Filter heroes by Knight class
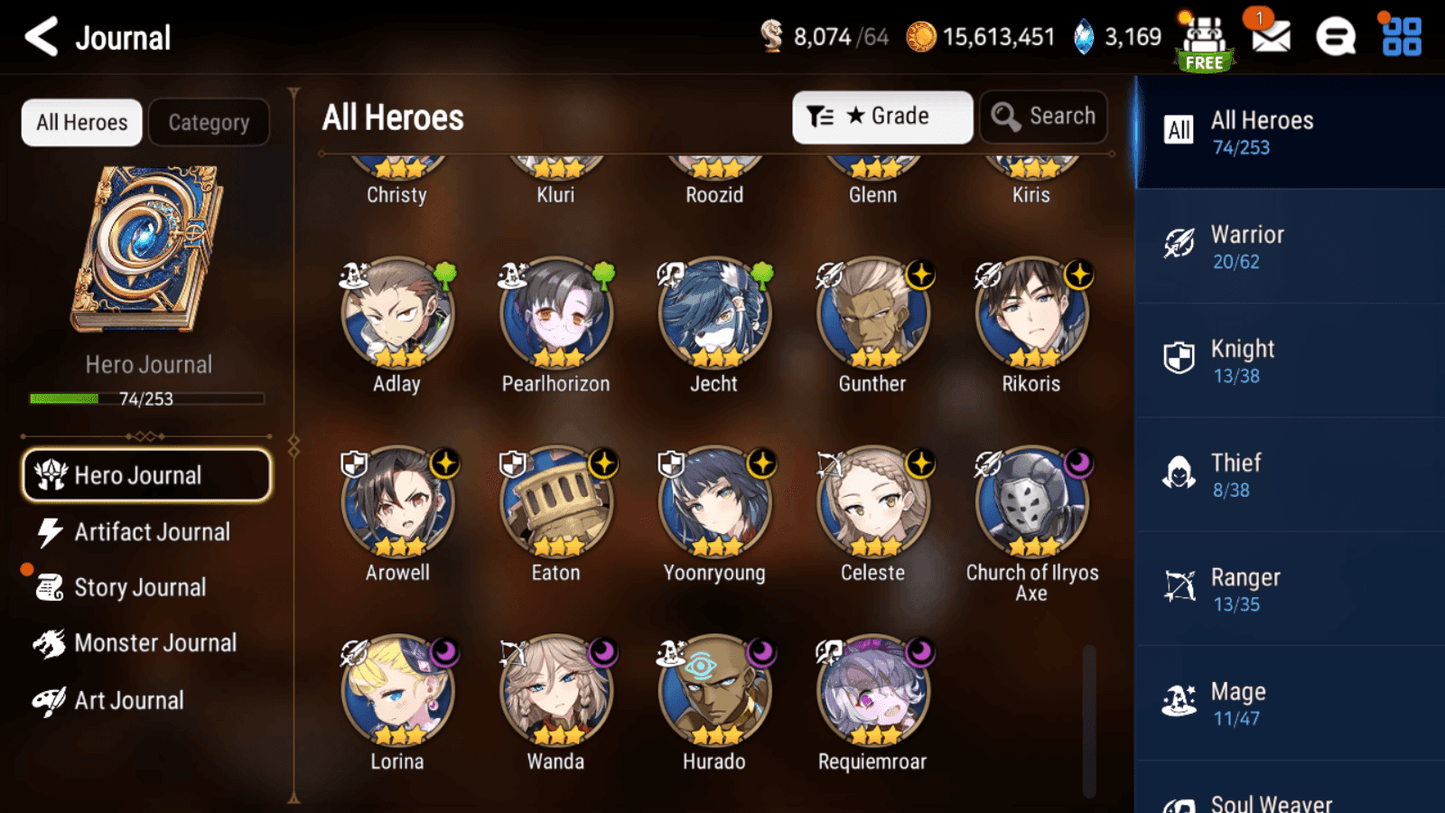The image size is (1445, 813). point(1288,361)
